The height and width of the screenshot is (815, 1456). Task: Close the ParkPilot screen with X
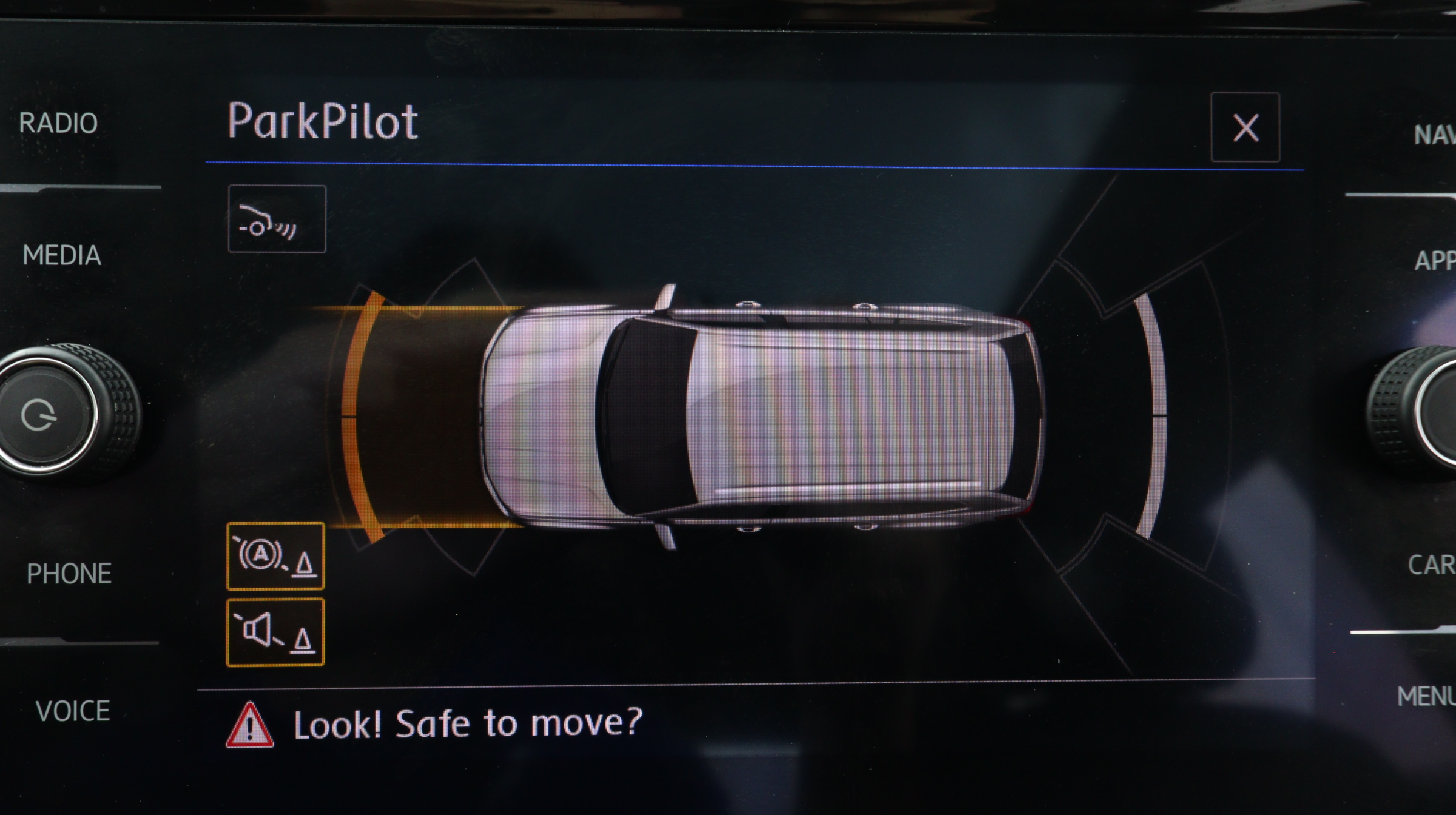click(x=1245, y=128)
